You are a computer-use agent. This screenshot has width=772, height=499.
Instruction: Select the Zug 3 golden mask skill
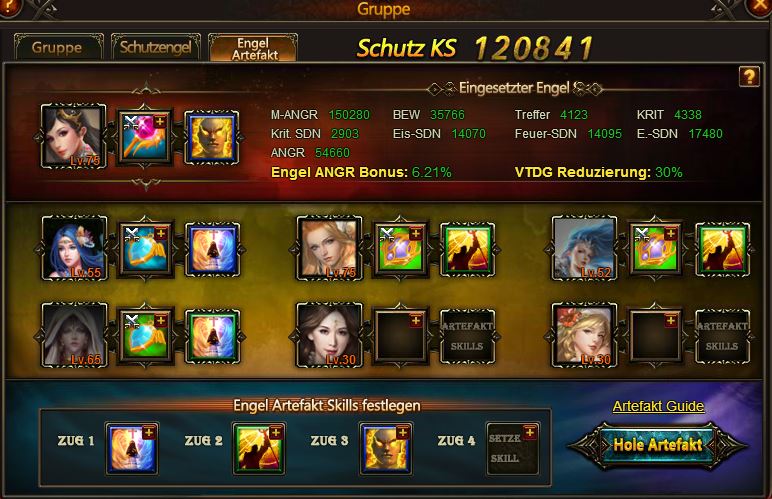[386, 447]
